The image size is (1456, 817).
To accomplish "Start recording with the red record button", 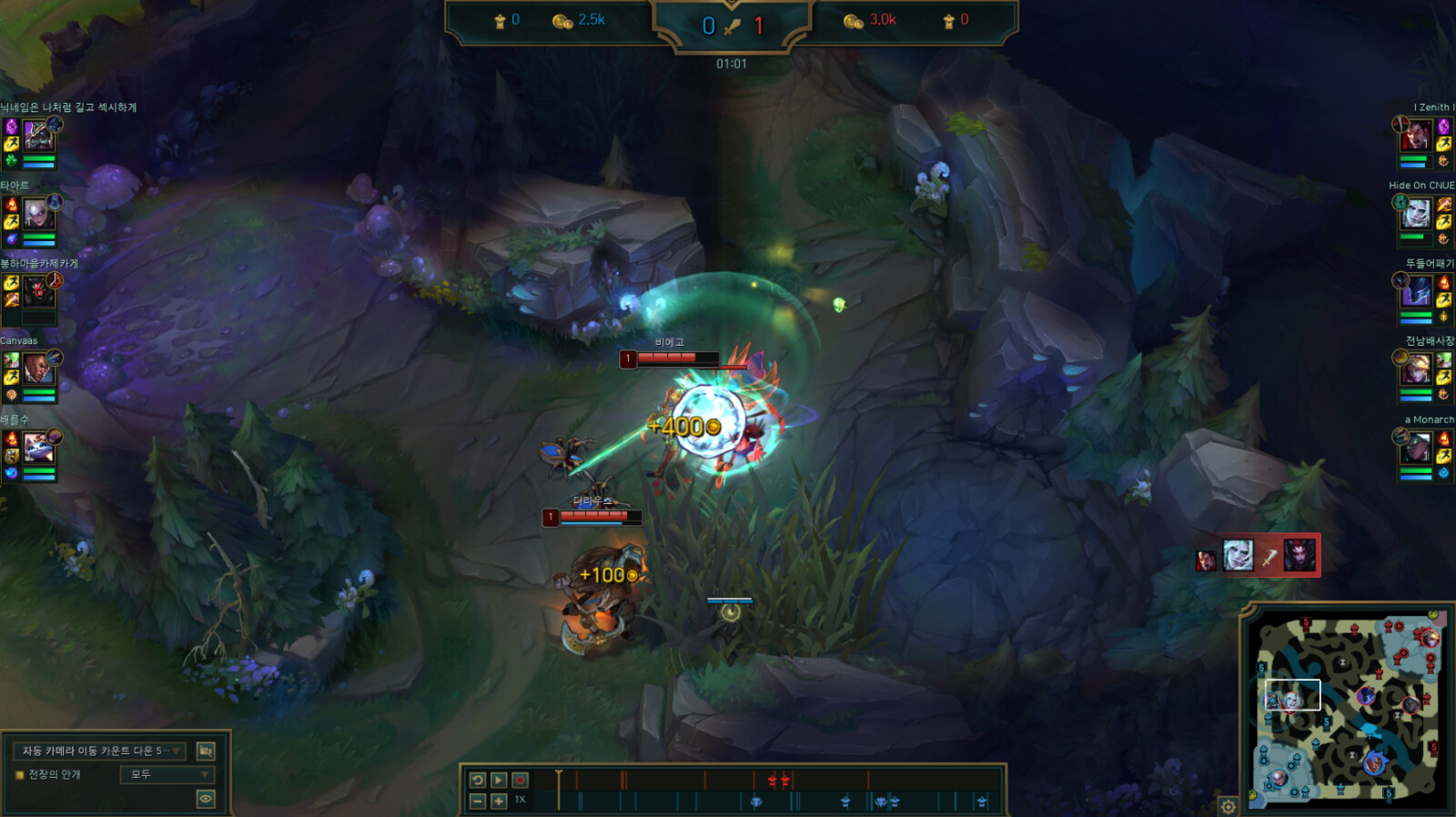I will point(520,780).
